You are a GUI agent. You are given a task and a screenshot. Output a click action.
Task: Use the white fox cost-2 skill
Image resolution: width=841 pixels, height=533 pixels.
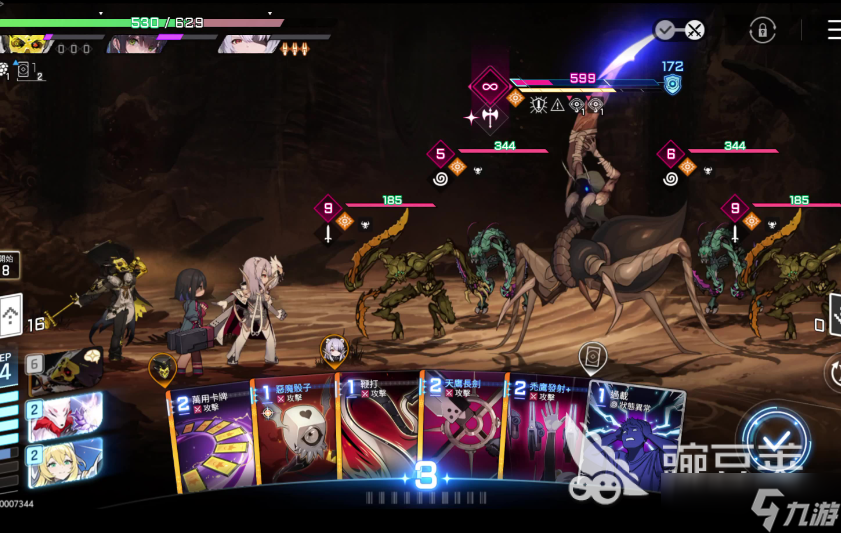click(64, 416)
